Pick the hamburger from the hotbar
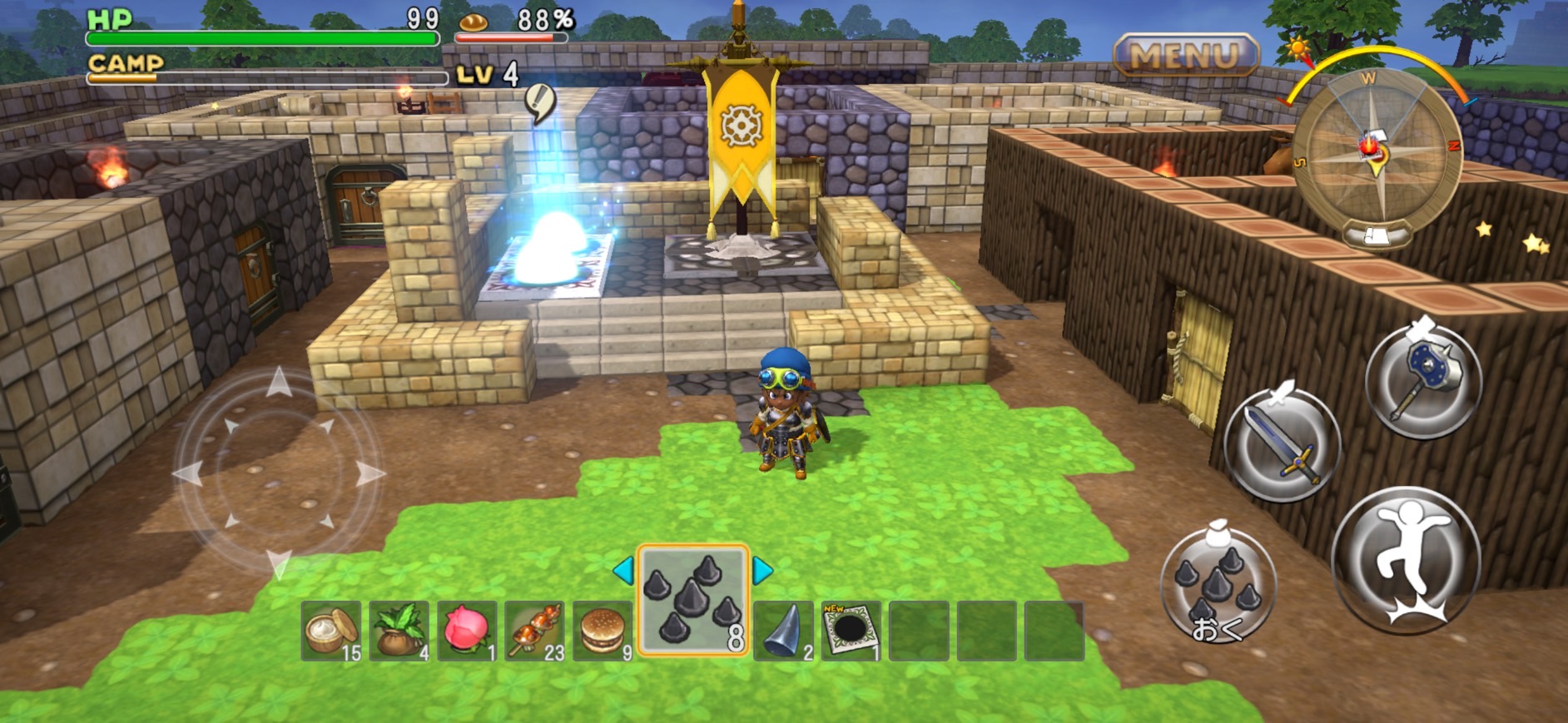The image size is (1568, 723). tap(603, 631)
